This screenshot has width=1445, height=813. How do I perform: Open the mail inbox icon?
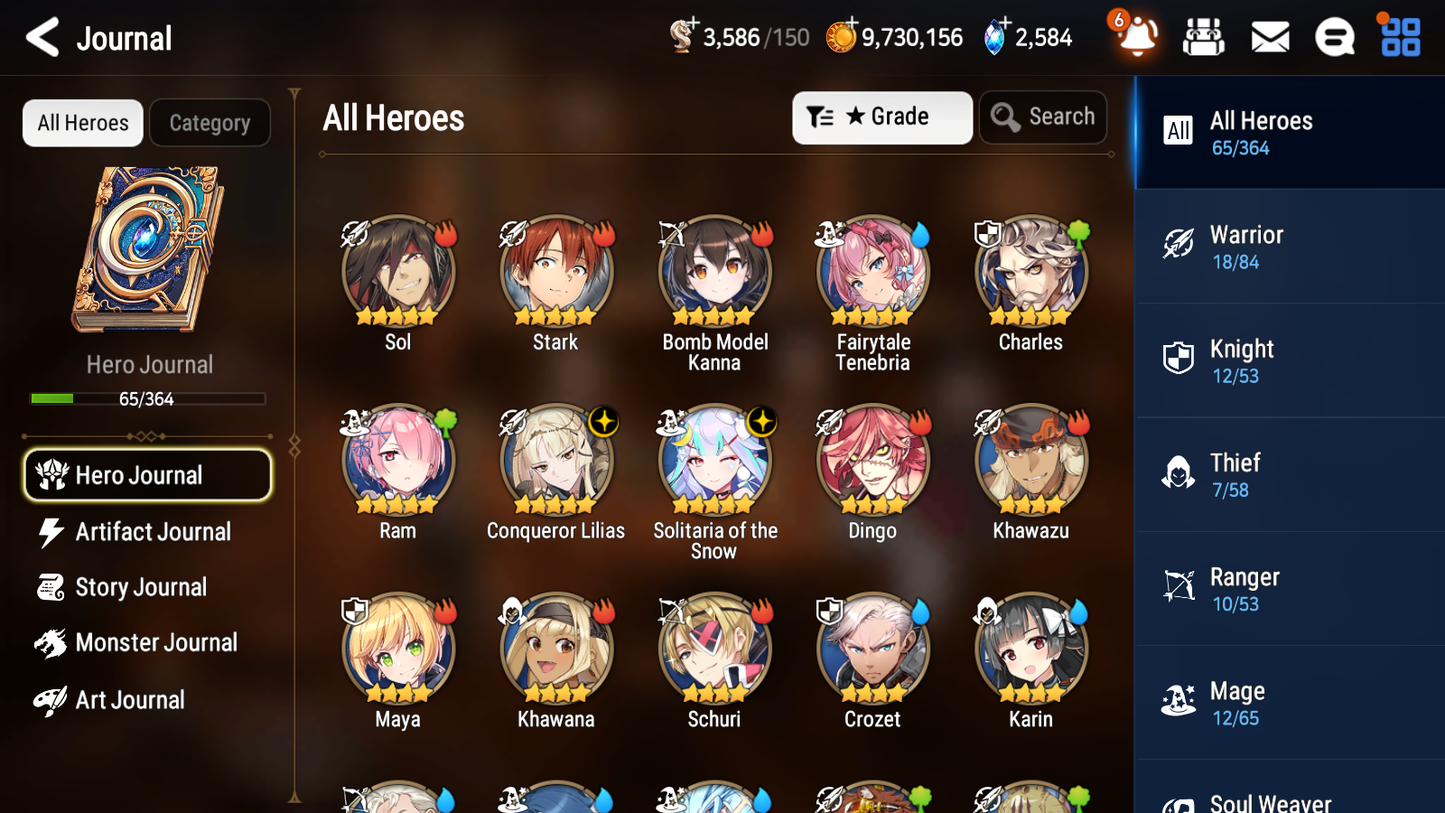coord(1269,36)
